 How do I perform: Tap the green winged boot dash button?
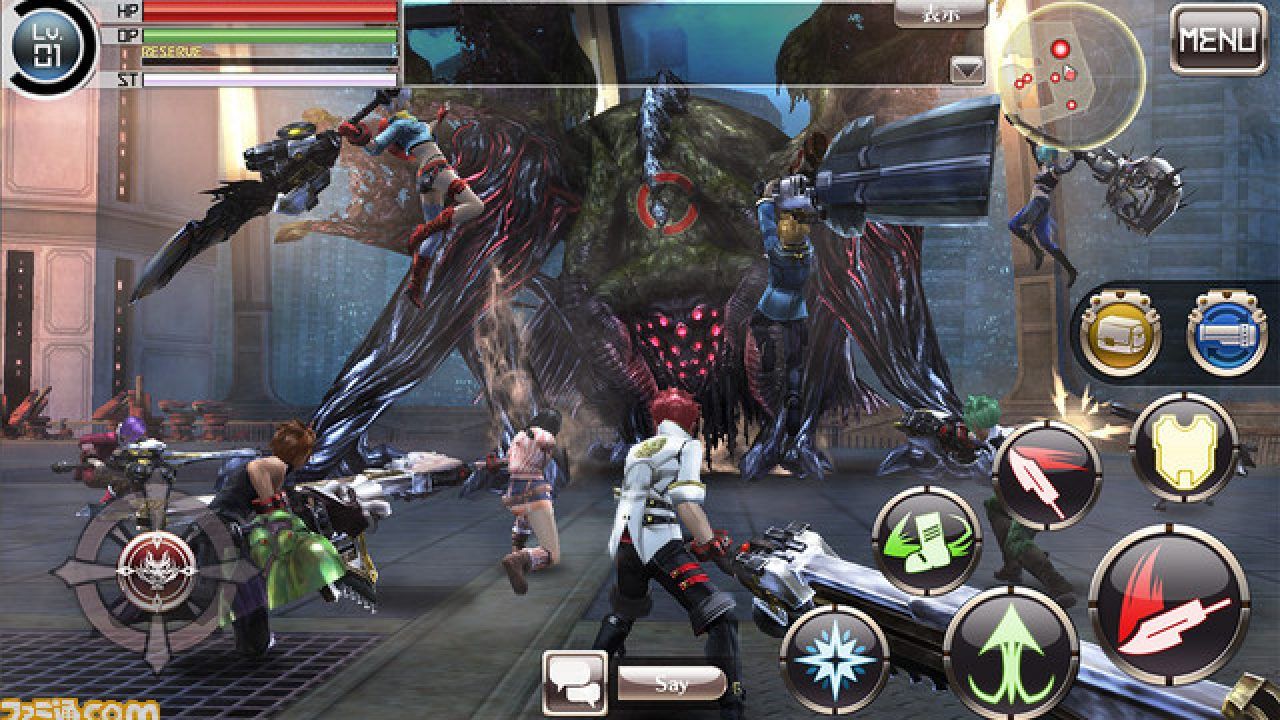(x=926, y=541)
